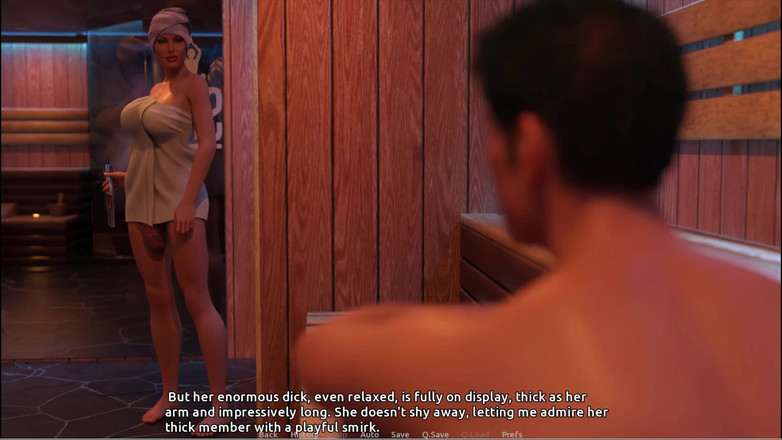Image resolution: width=782 pixels, height=440 pixels.
Task: Open the dialogue History log
Action: coord(304,435)
